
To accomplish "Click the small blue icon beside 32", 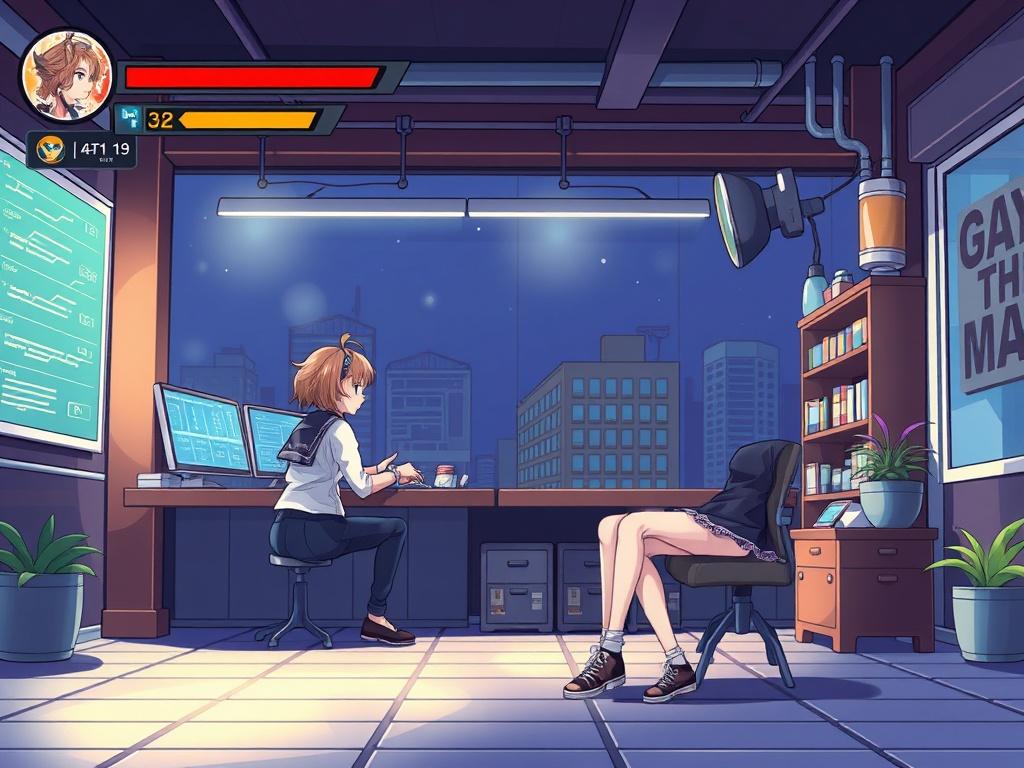I will [x=129, y=119].
